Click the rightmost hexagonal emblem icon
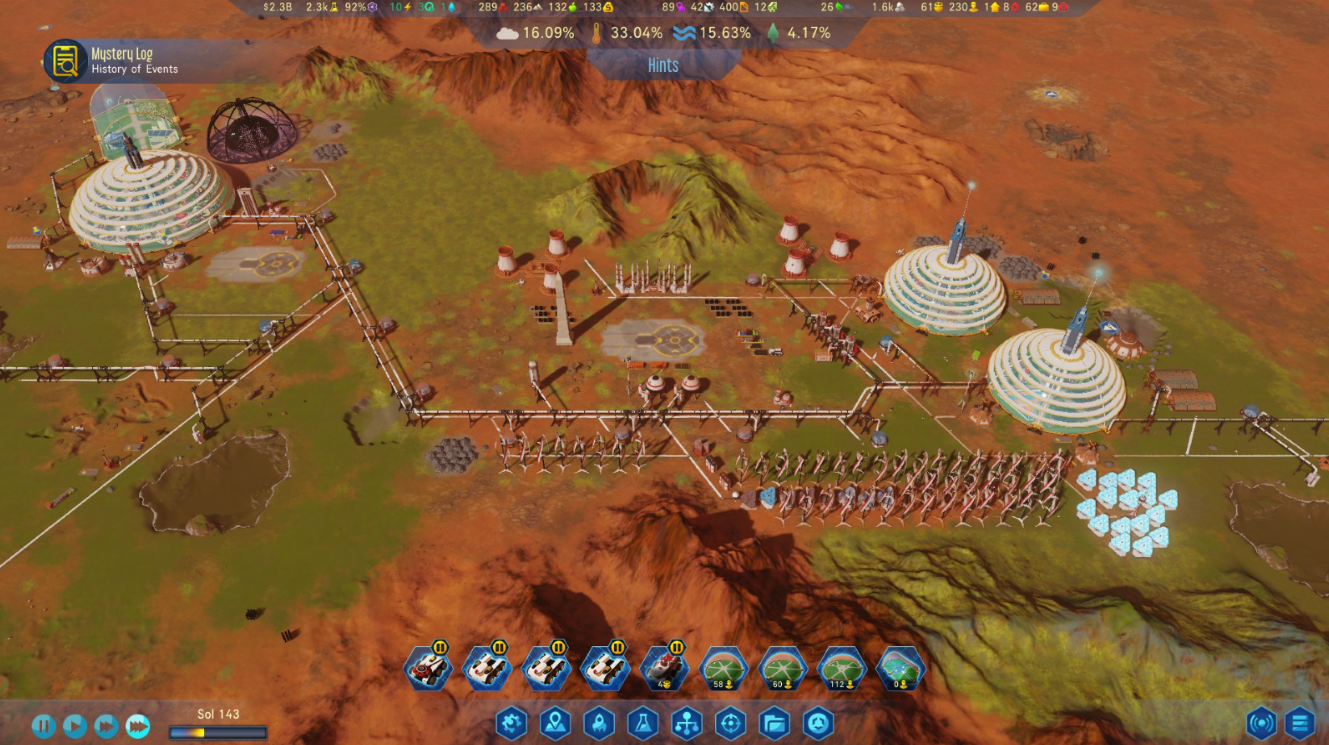The height and width of the screenshot is (745, 1329). (x=820, y=724)
